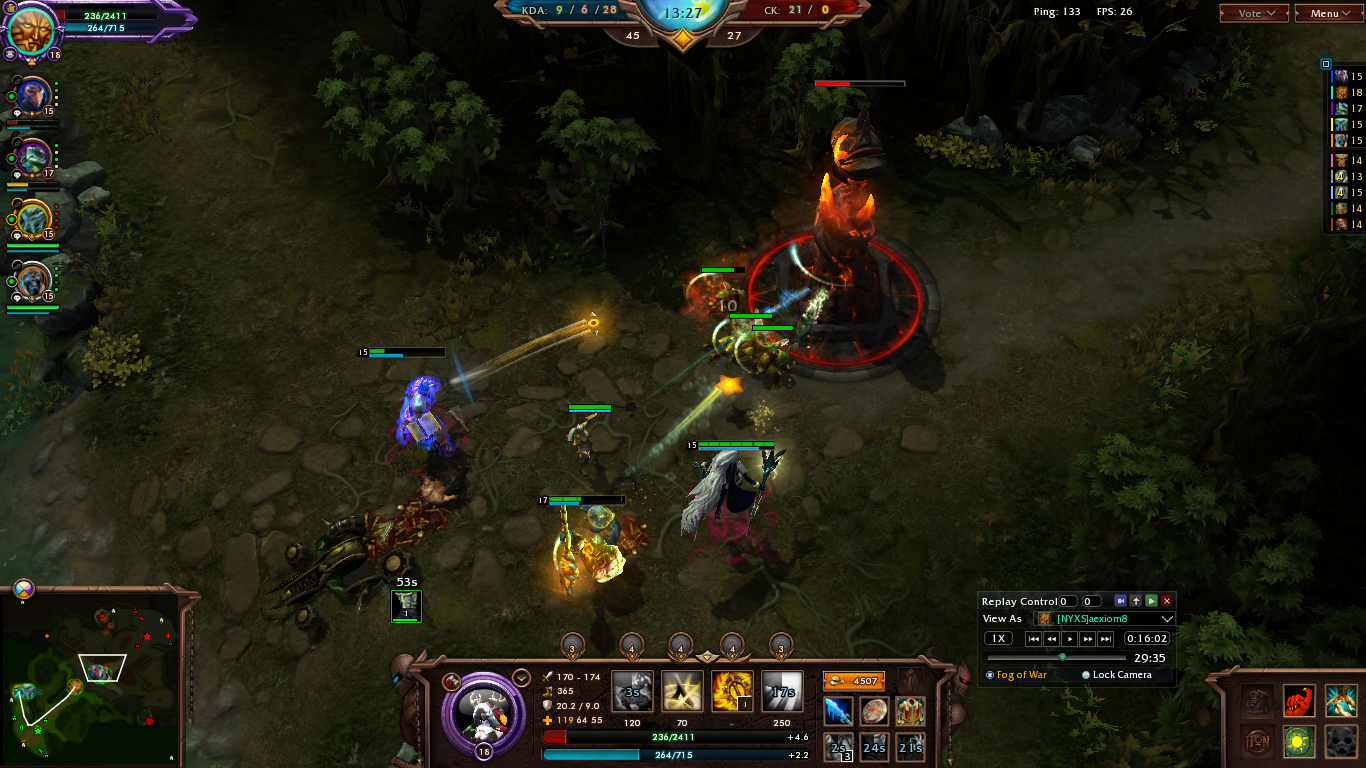Open the Vote dropdown
Image resolution: width=1366 pixels, height=768 pixels.
point(1254,13)
